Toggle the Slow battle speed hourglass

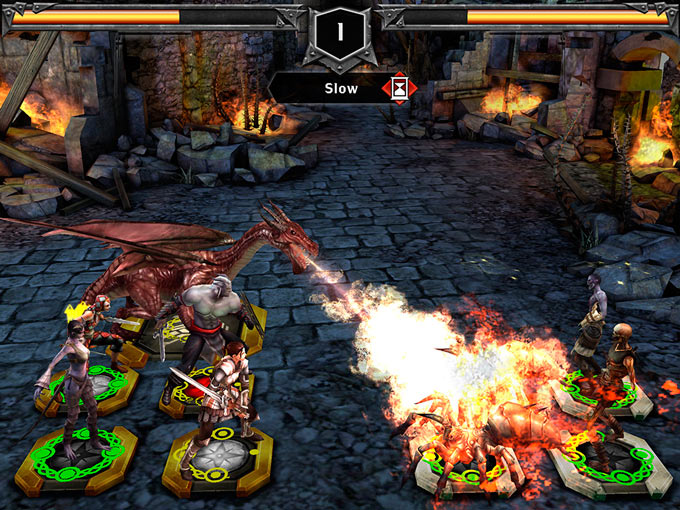pyautogui.click(x=400, y=88)
